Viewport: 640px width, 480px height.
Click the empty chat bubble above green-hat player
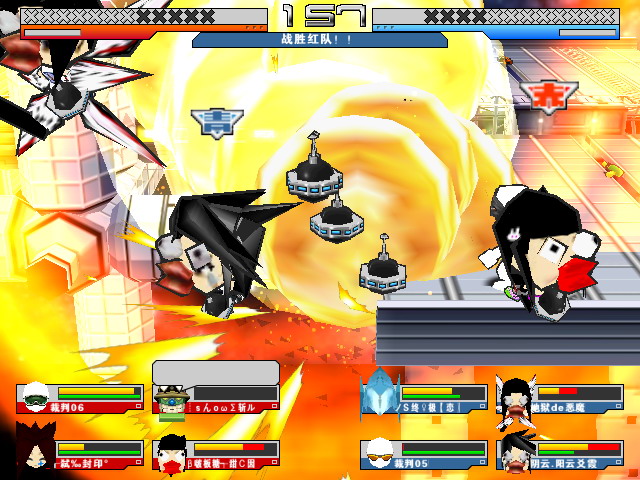point(215,372)
